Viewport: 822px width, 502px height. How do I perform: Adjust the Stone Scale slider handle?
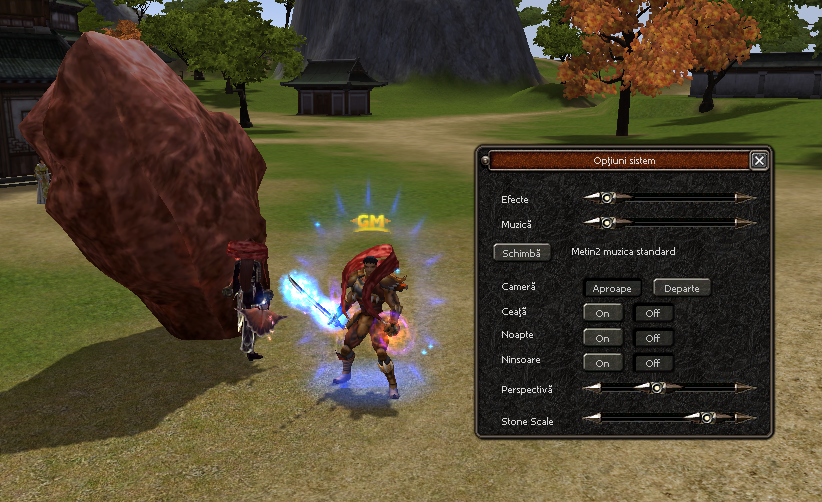707,418
